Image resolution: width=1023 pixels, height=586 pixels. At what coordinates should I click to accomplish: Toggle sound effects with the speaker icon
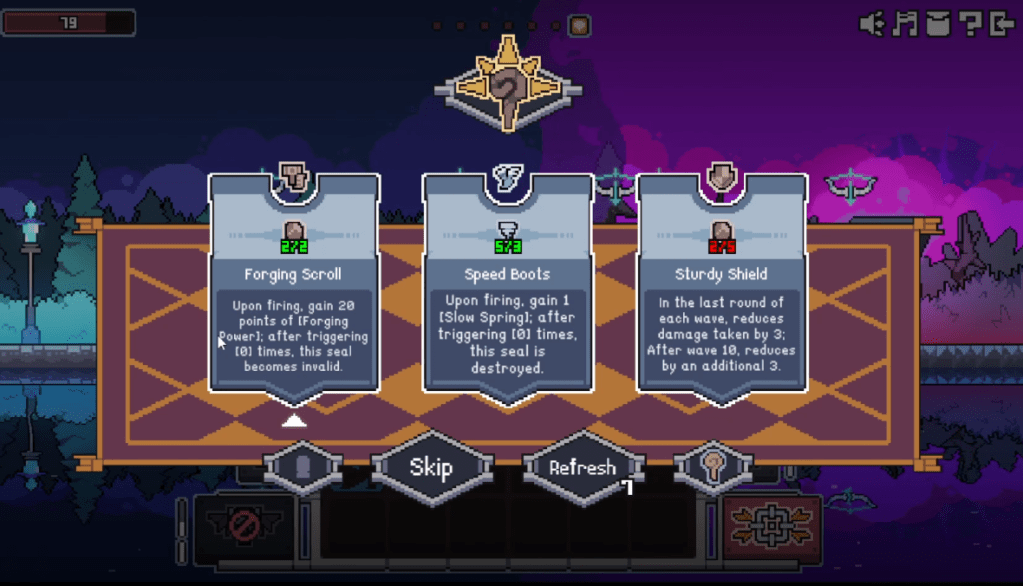click(x=873, y=24)
